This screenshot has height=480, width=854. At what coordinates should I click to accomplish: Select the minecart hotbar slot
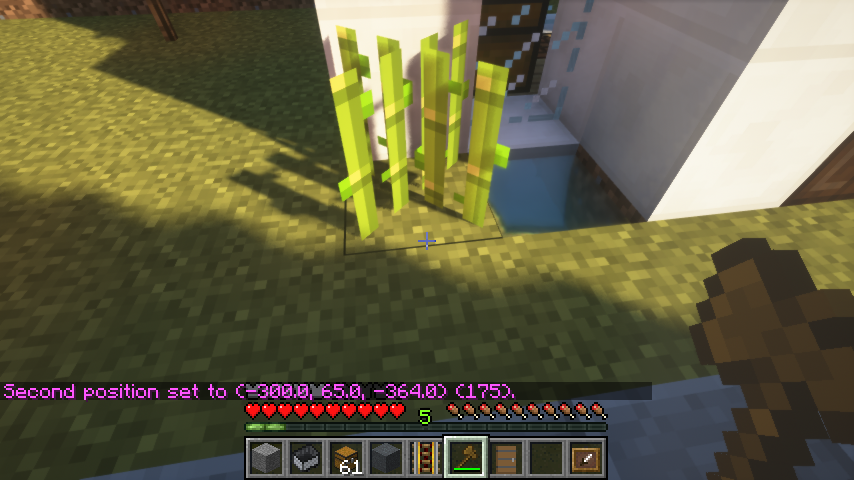[306, 458]
